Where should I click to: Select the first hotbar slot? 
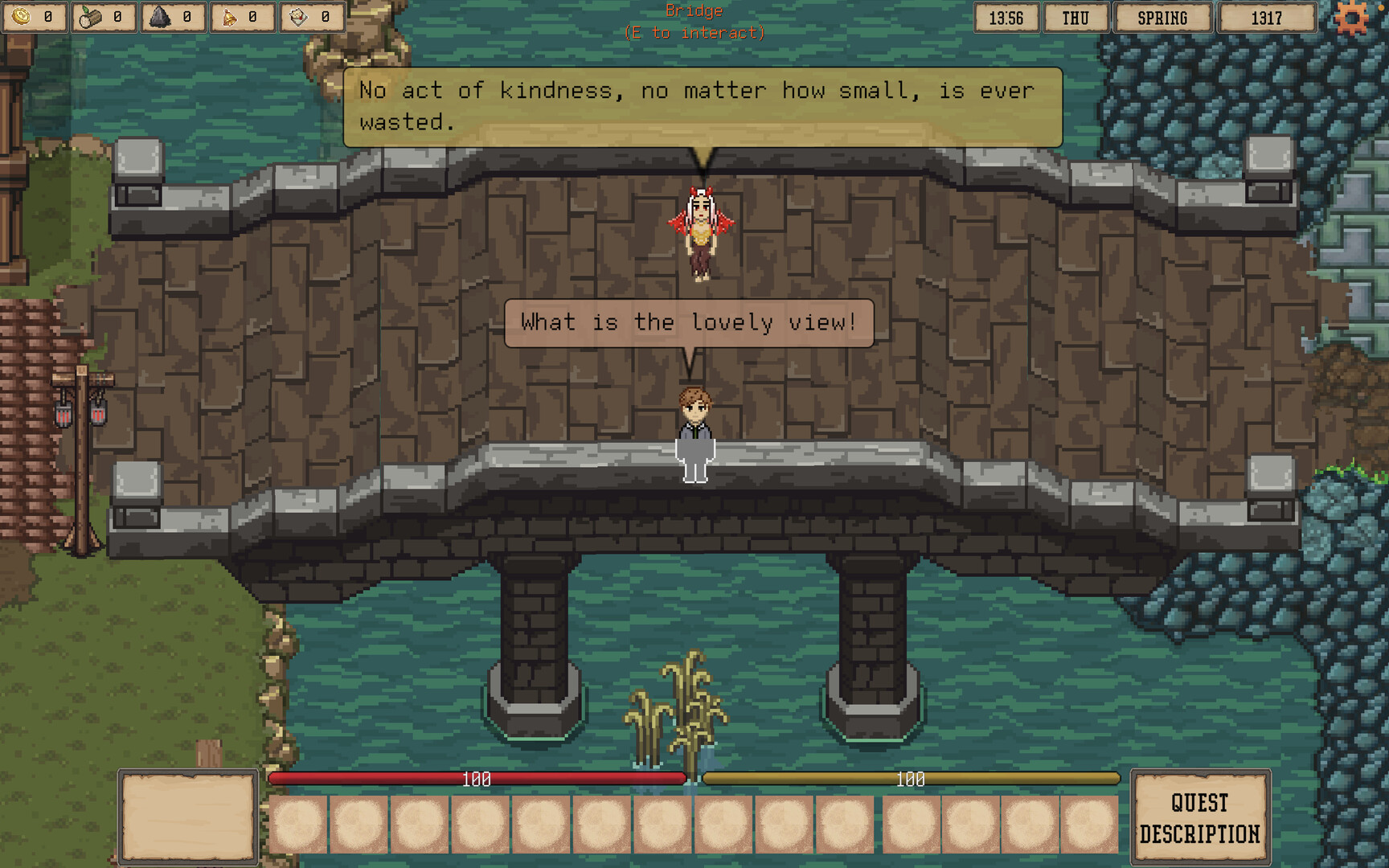coord(299,825)
